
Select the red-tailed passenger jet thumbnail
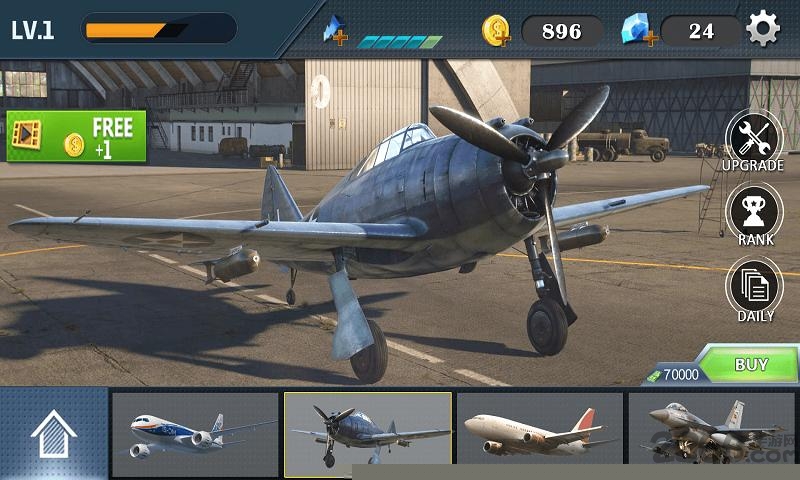pos(540,435)
